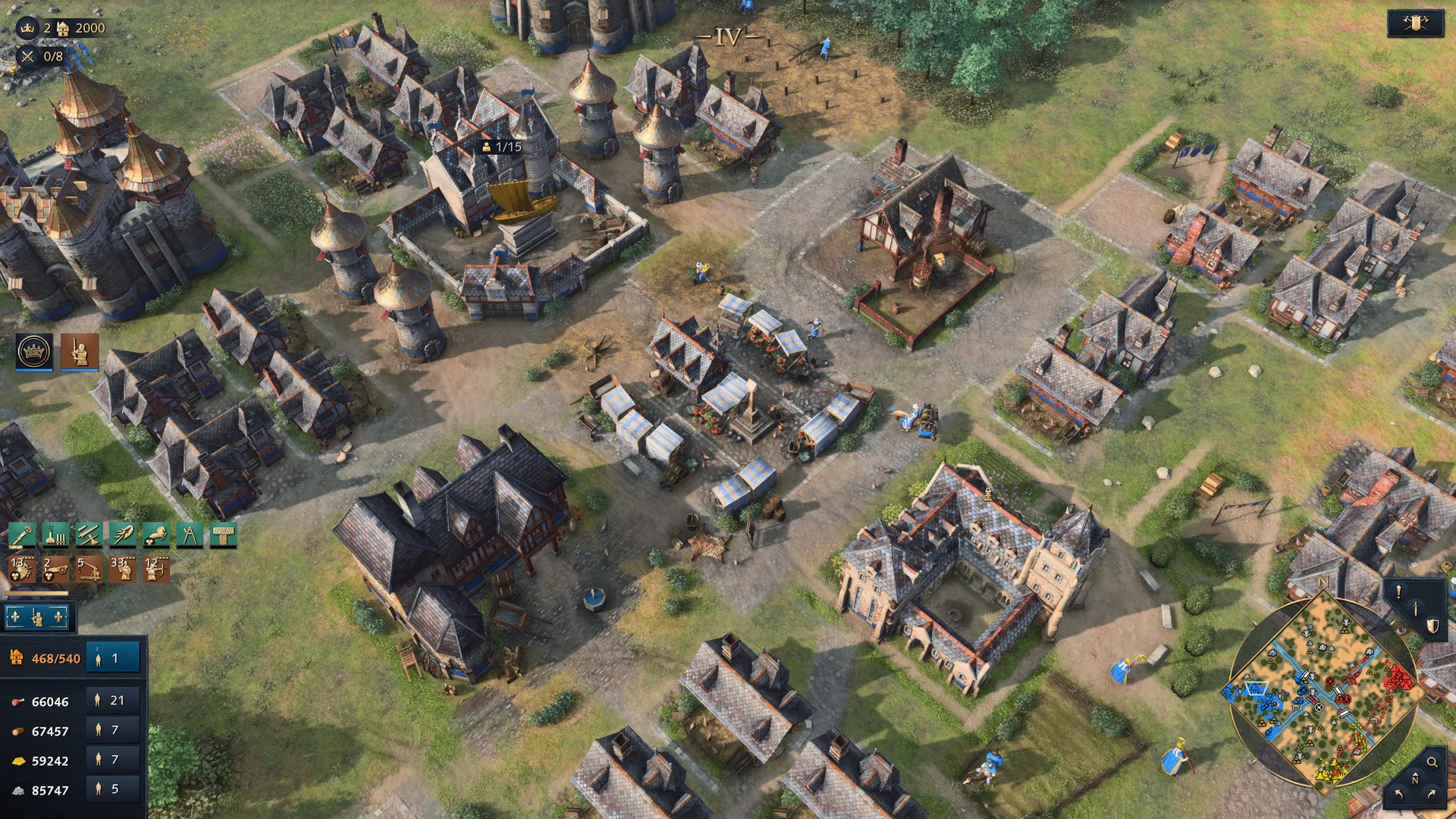1456x819 pixels.
Task: Activate the exclamation mark ping button
Action: click(x=1399, y=592)
